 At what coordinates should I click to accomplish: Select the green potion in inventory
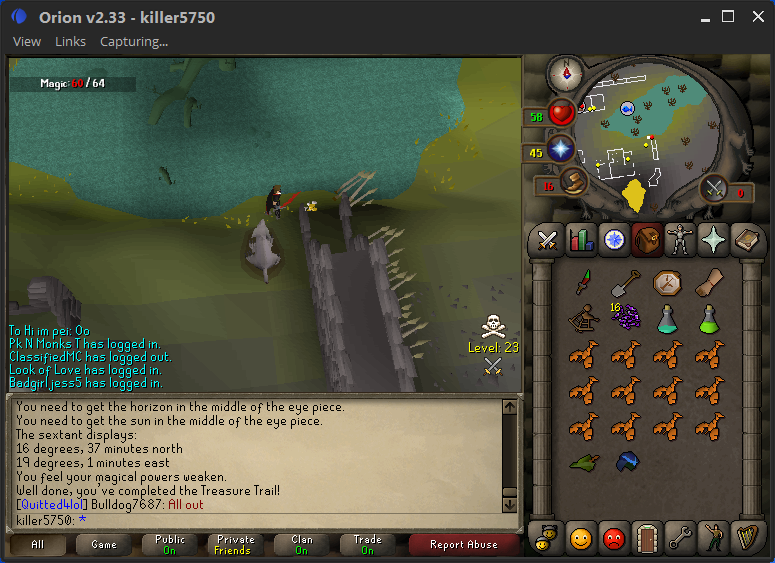click(710, 320)
